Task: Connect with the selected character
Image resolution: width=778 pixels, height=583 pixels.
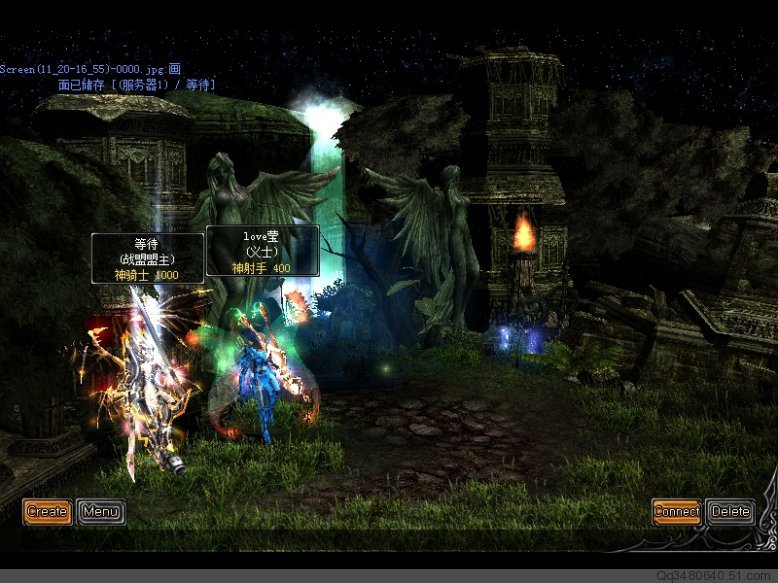Action: [677, 511]
